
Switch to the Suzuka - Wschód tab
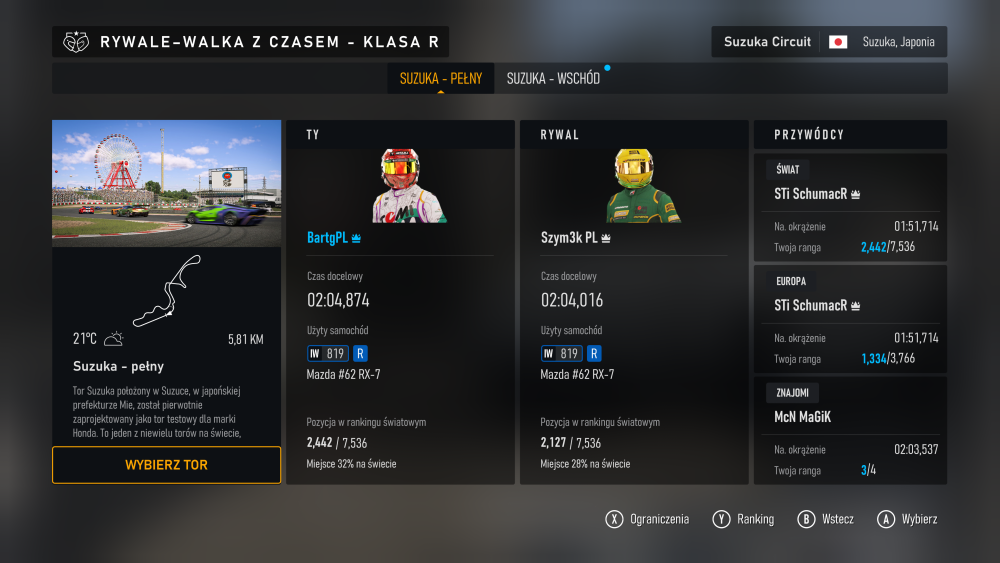click(x=553, y=78)
